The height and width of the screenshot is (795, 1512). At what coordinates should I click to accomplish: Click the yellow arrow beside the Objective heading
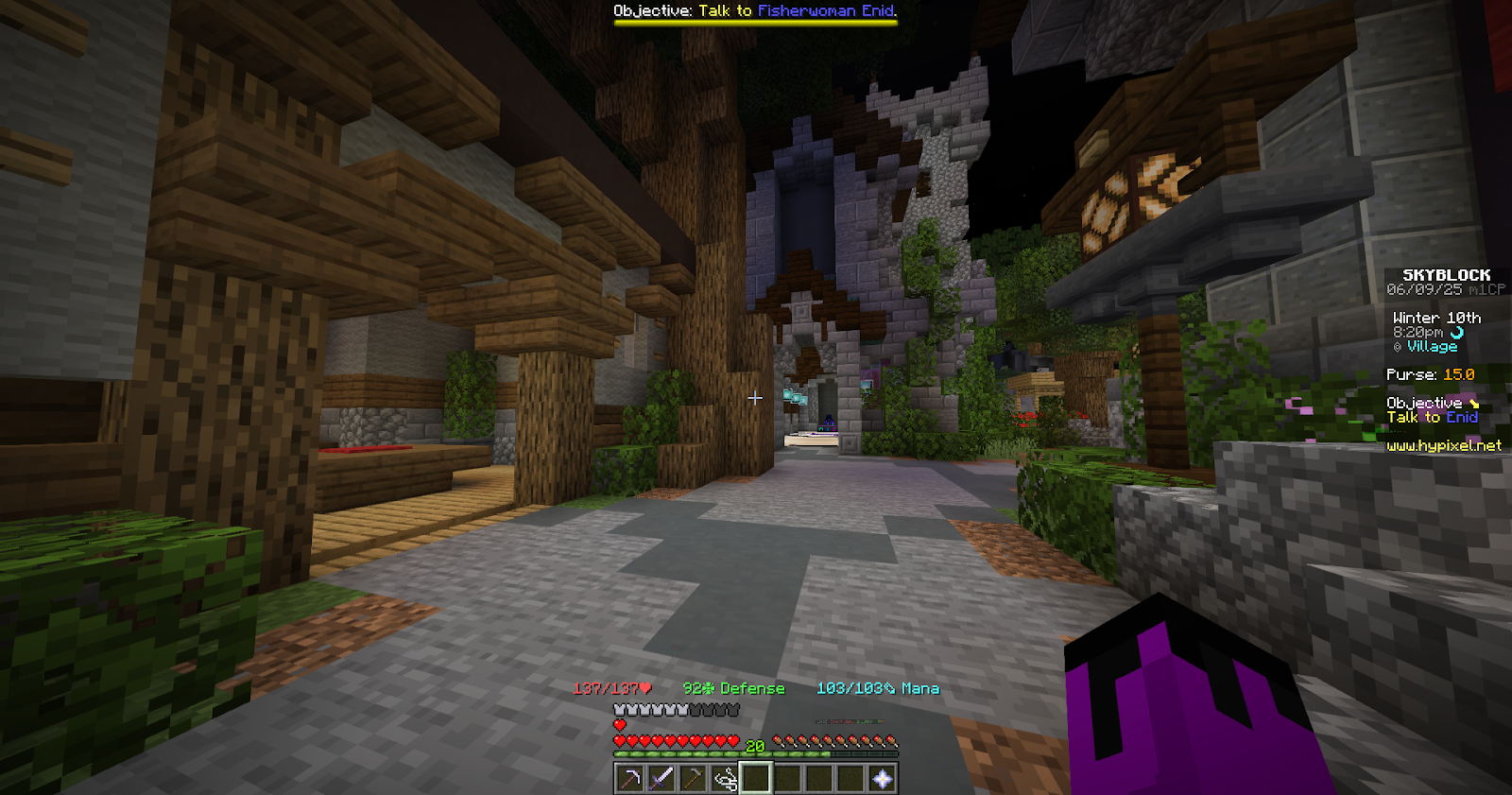point(1474,403)
